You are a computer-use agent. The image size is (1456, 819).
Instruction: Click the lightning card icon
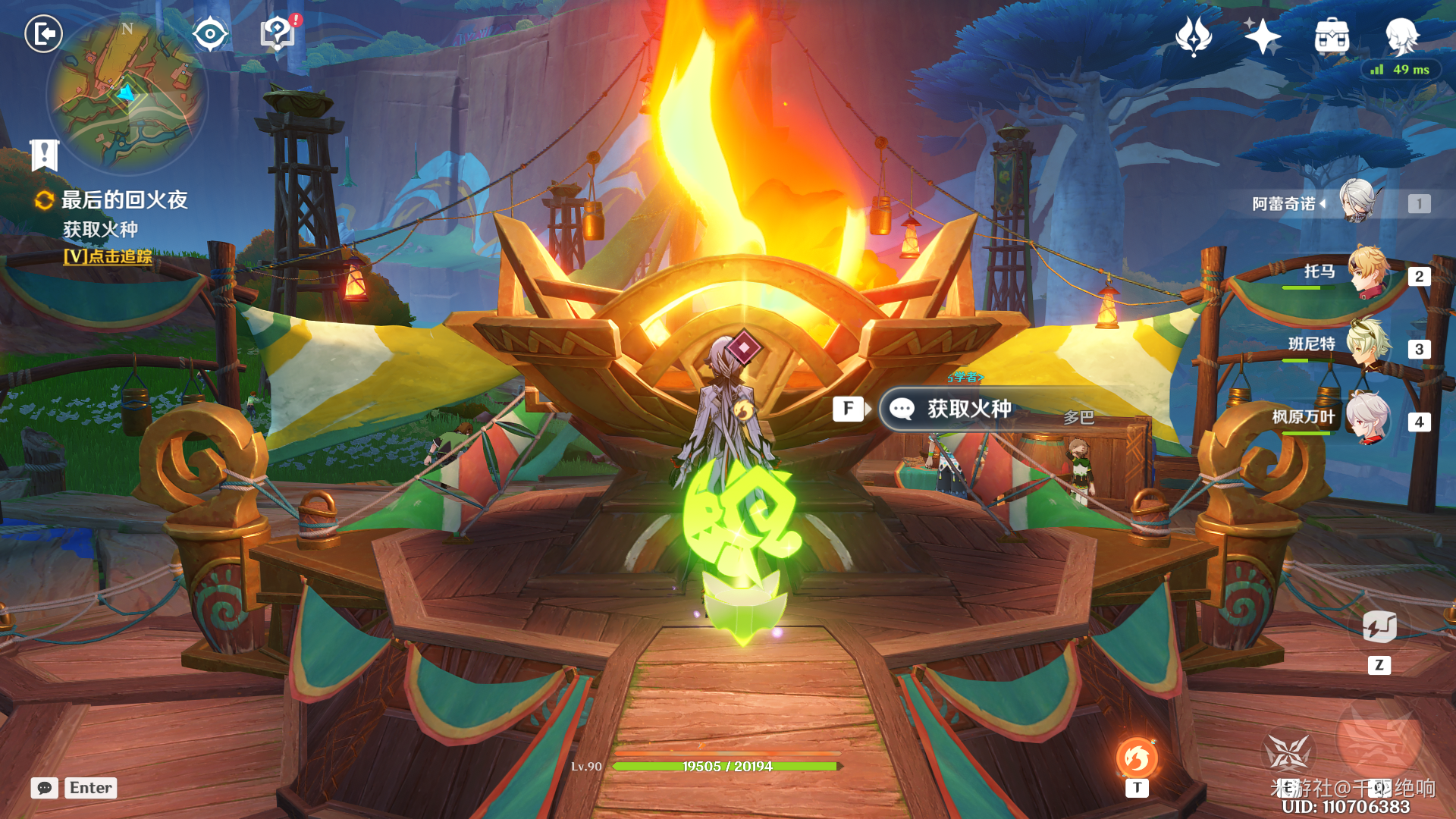click(x=1379, y=628)
